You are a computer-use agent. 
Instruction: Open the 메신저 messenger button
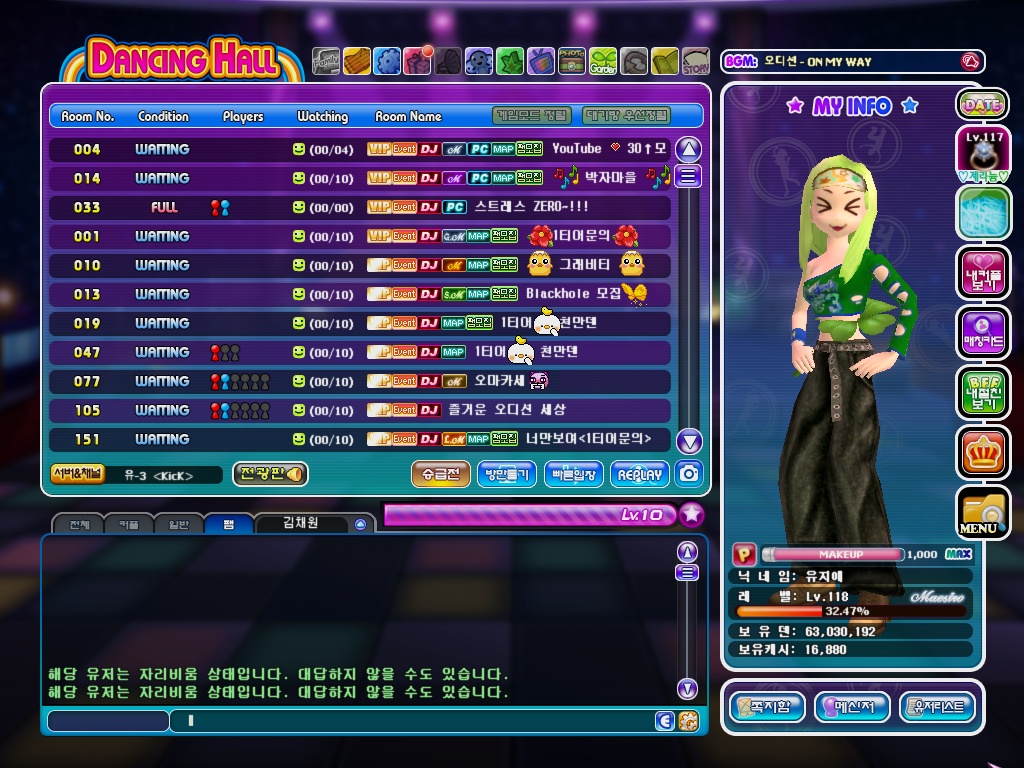tap(852, 708)
